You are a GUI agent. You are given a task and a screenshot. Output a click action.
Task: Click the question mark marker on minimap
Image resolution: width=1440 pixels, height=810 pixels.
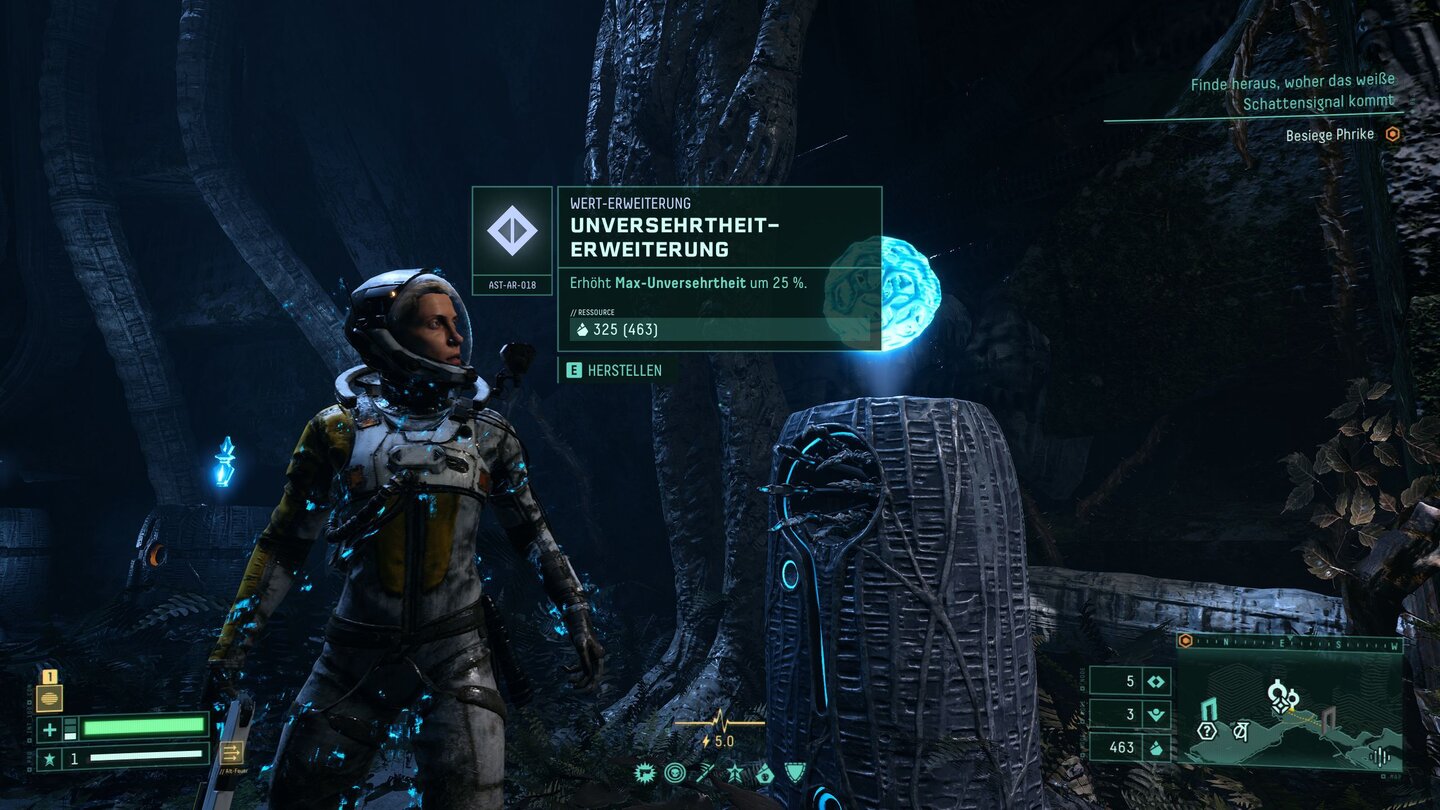click(x=1207, y=731)
